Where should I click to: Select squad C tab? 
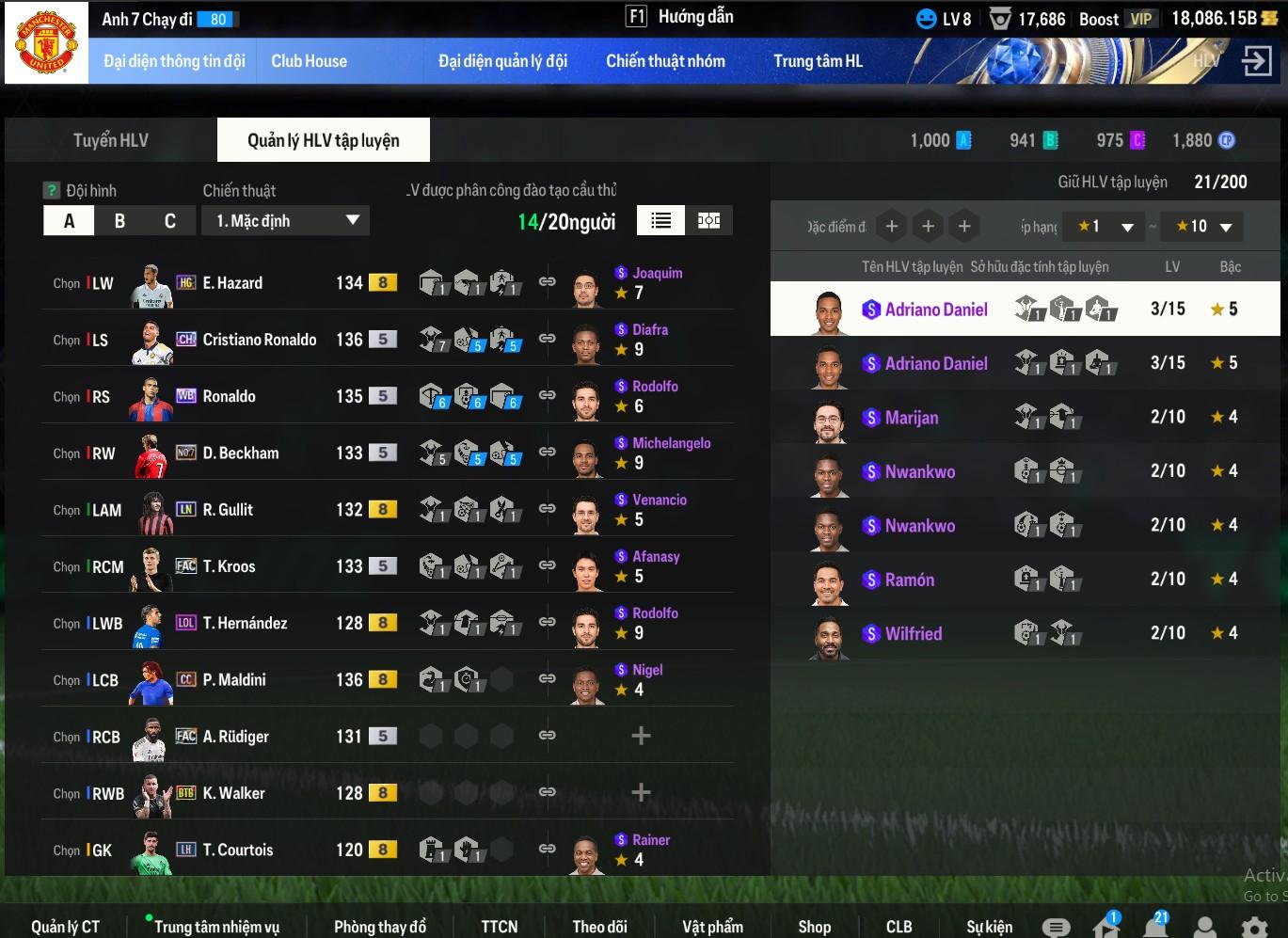pos(170,221)
